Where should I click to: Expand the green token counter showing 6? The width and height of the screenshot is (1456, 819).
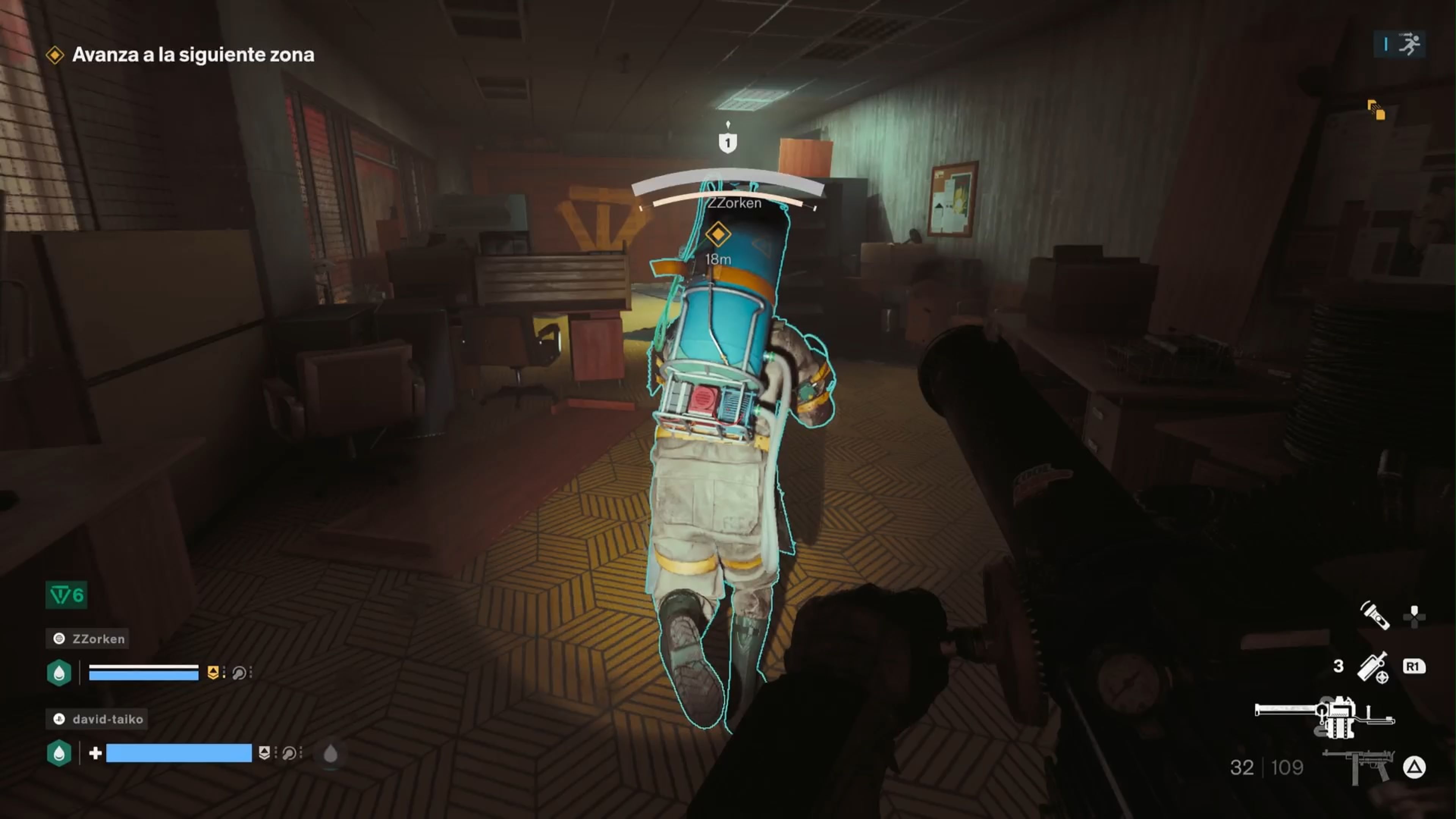click(x=66, y=594)
